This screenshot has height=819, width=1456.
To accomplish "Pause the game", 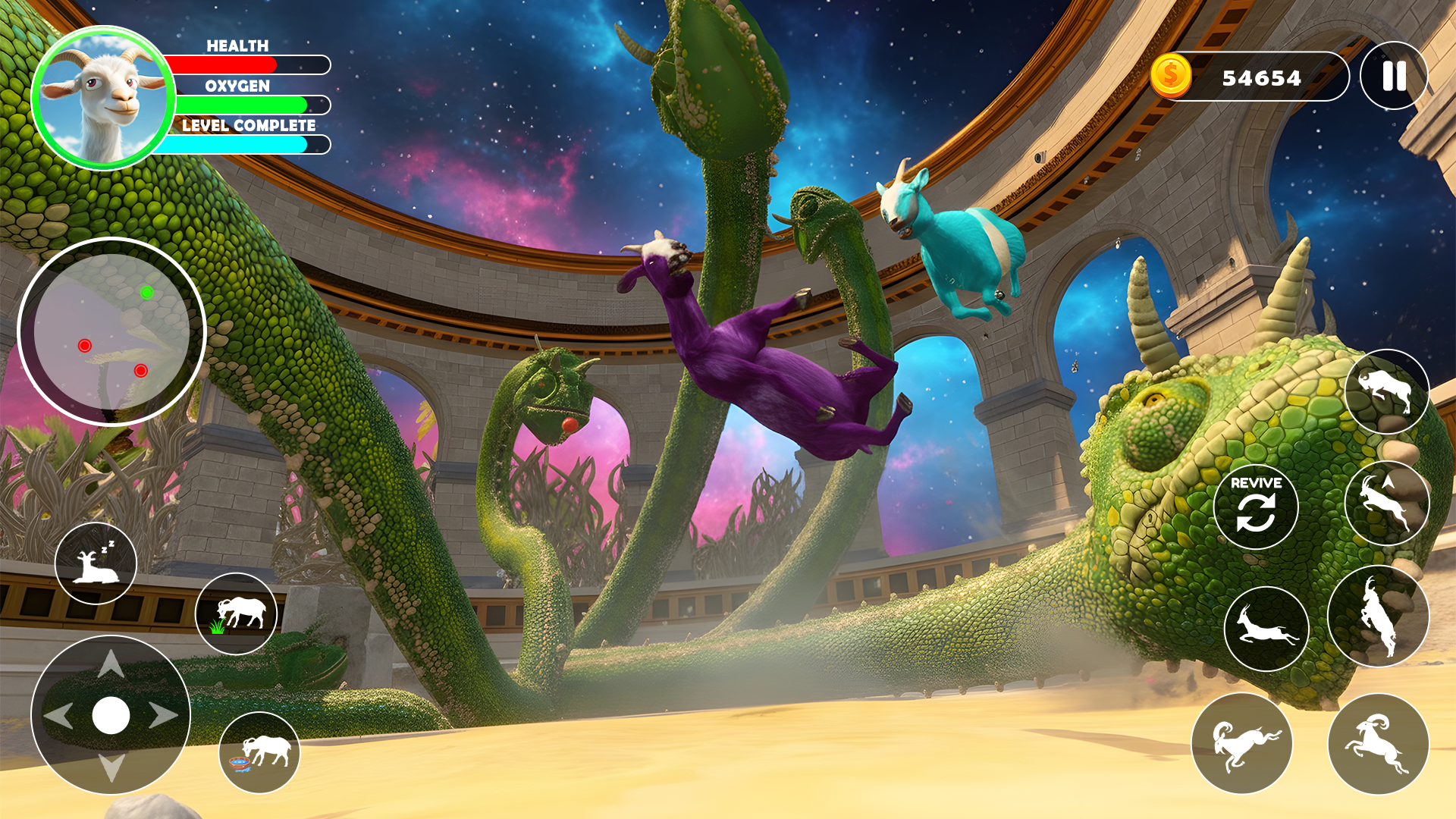I will (1394, 76).
